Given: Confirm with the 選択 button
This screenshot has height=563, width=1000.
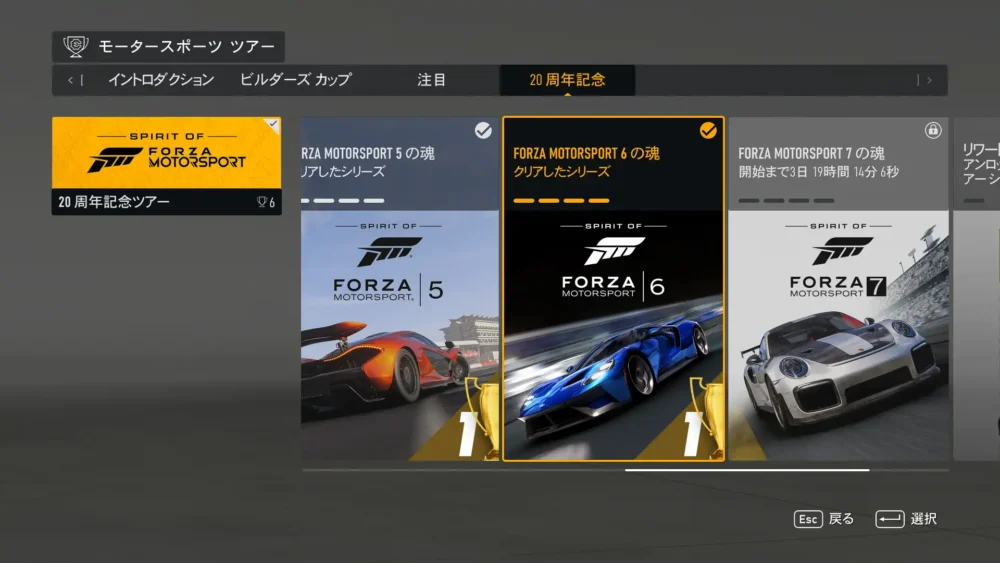Looking at the screenshot, I should [x=906, y=519].
